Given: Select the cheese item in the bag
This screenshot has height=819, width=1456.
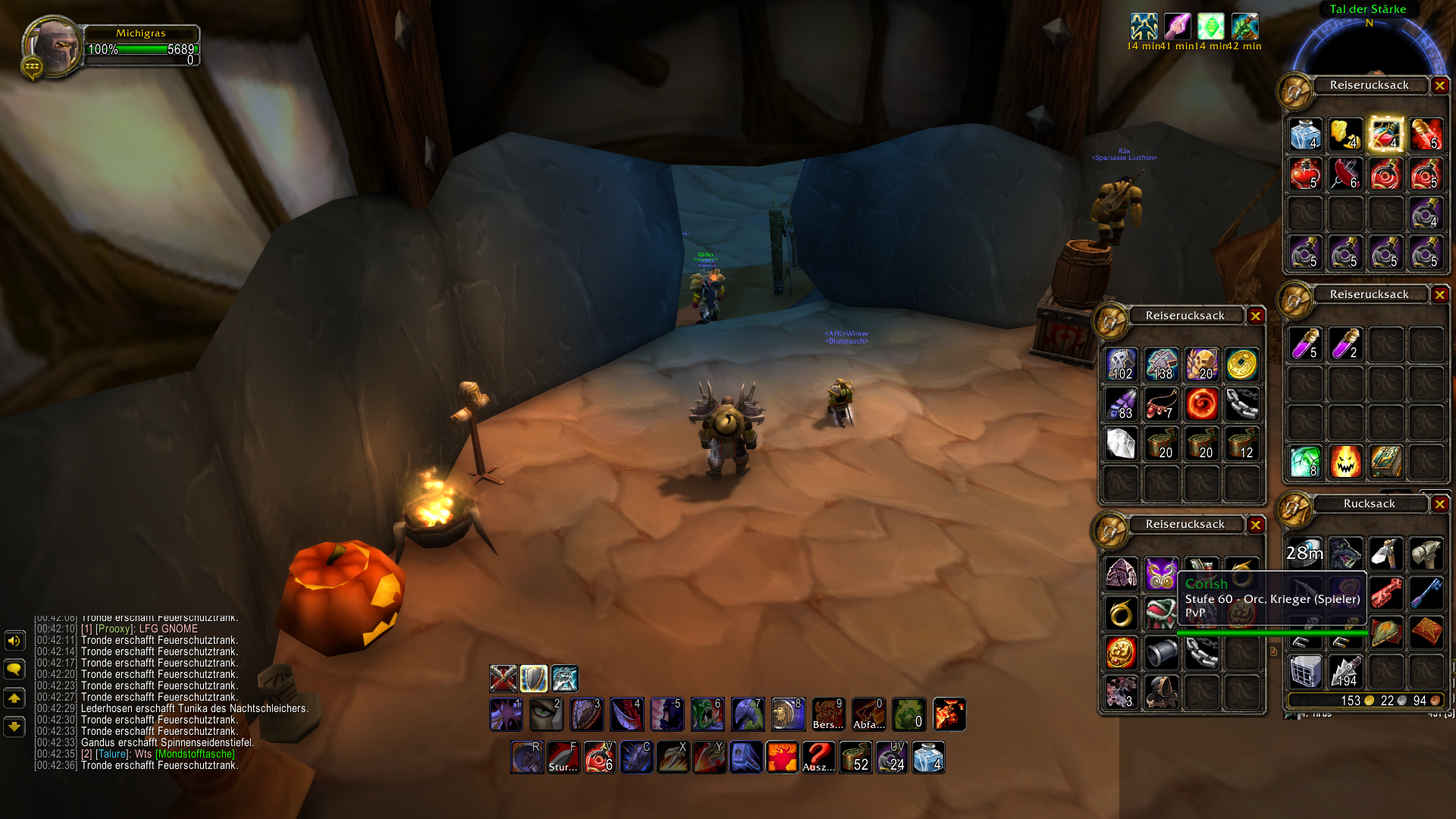Looking at the screenshot, I should (1345, 135).
